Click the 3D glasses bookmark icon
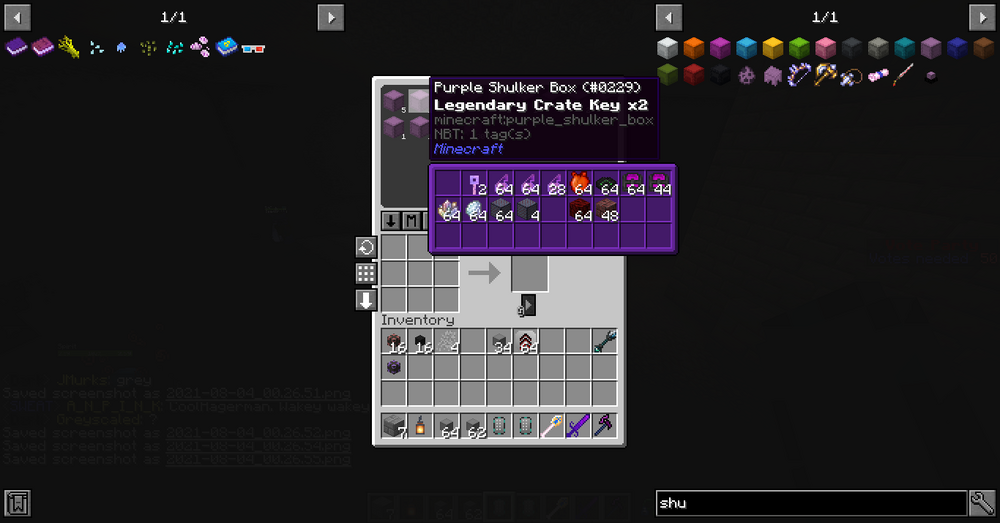Image resolution: width=1000 pixels, height=523 pixels. (253, 47)
